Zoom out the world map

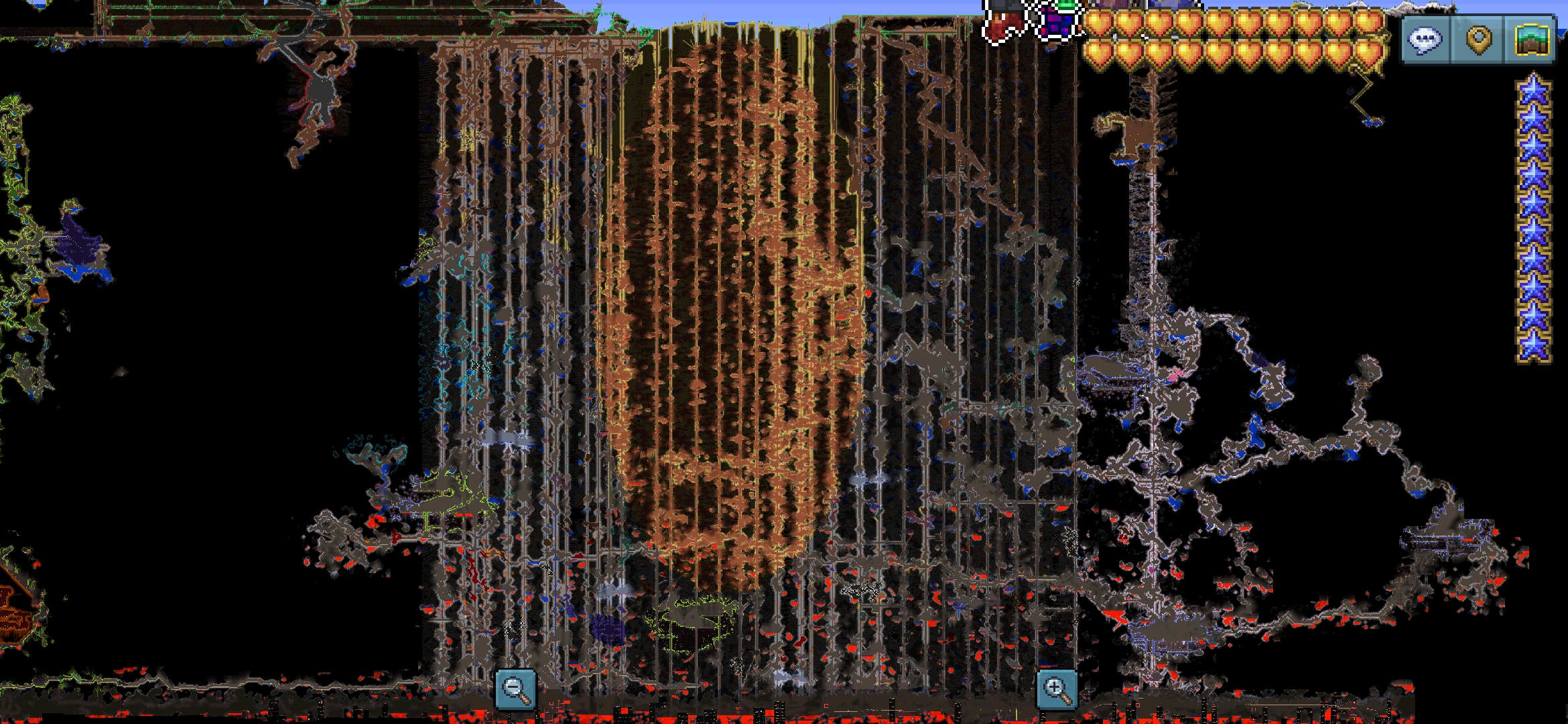[515, 688]
